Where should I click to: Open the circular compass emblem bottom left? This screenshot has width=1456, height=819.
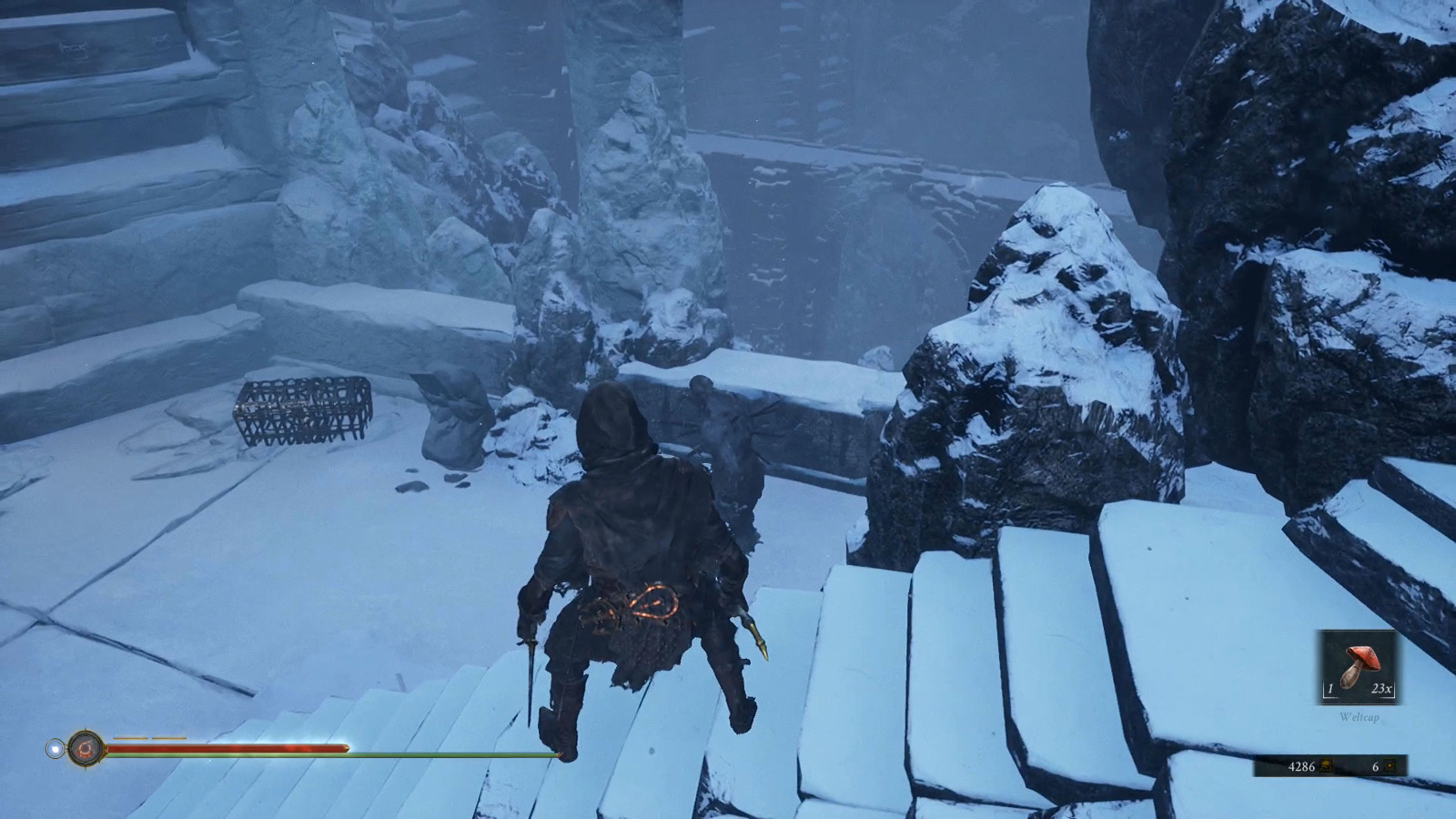[86, 747]
